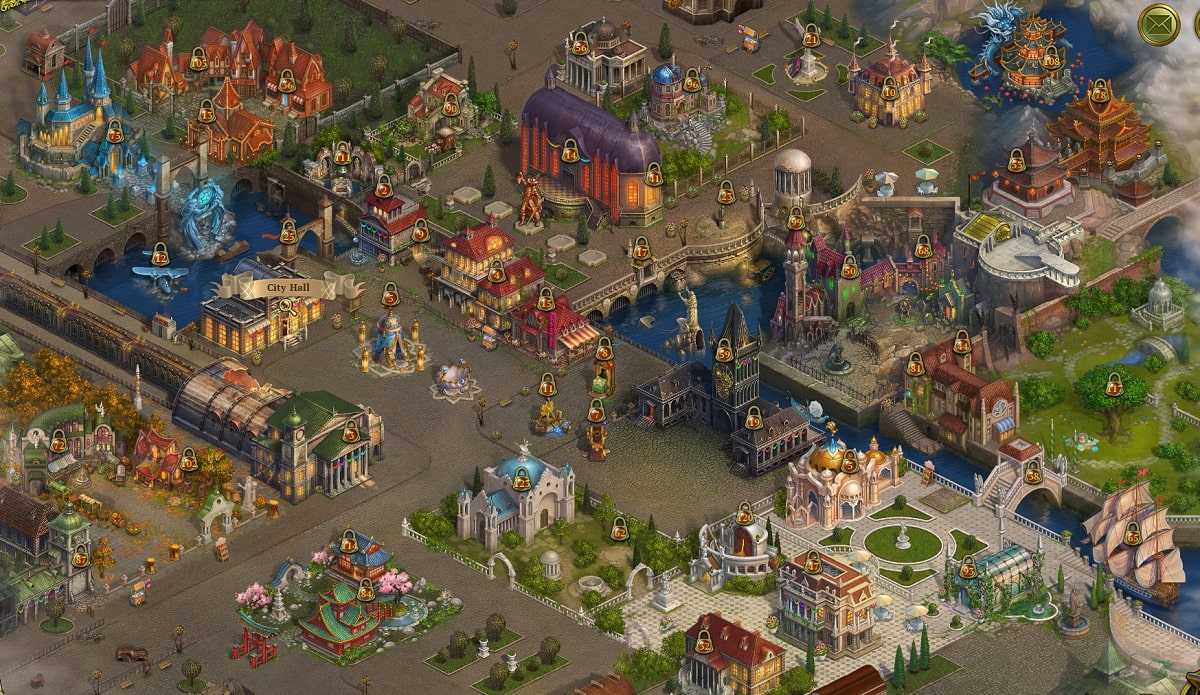Screen dimensions: 1200x695
Task: Select the level 47 lock on brick hotel
Action: pos(813,563)
